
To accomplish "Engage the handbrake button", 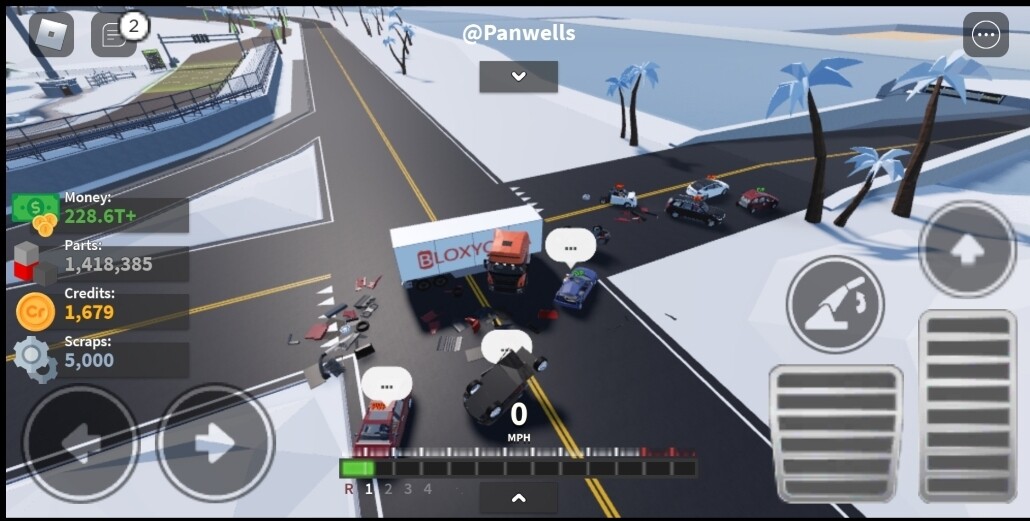I will (835, 304).
